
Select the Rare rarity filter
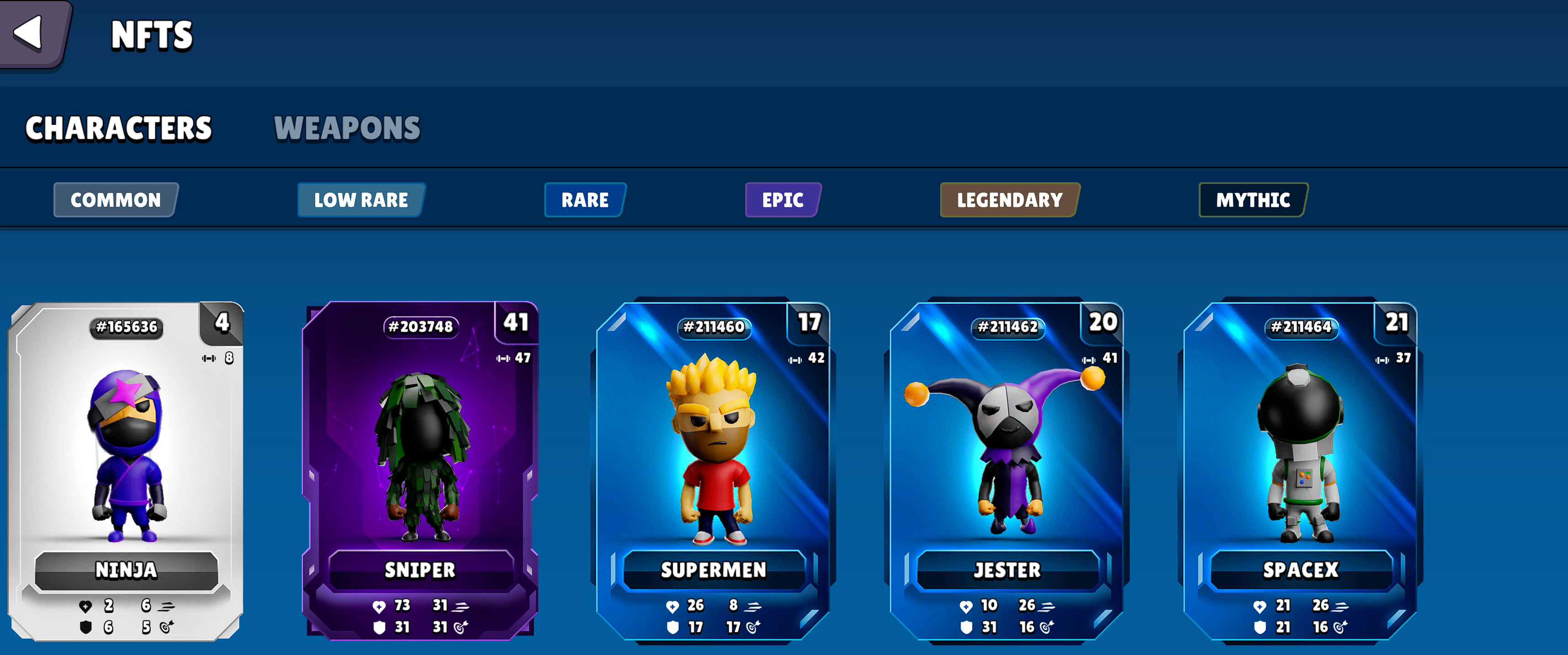click(x=585, y=200)
